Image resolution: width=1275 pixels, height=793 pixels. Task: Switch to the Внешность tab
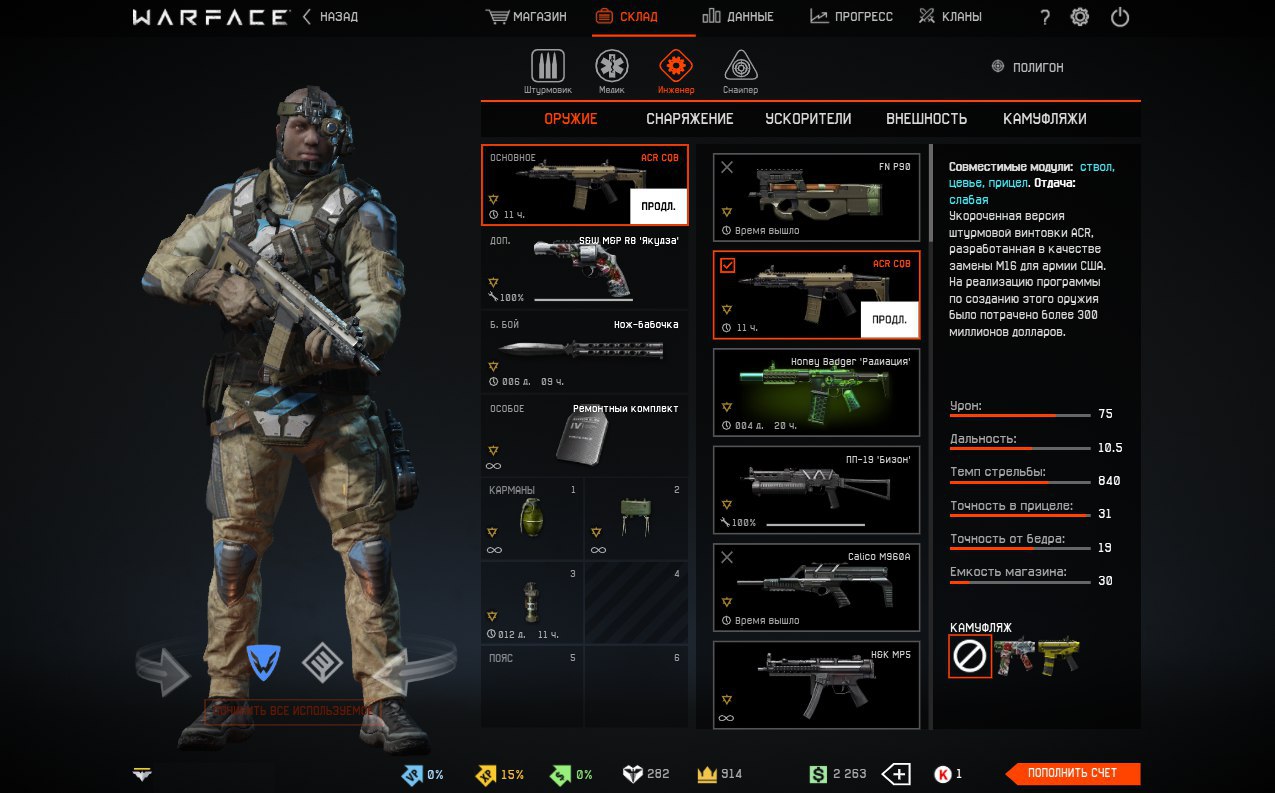pyautogui.click(x=926, y=119)
